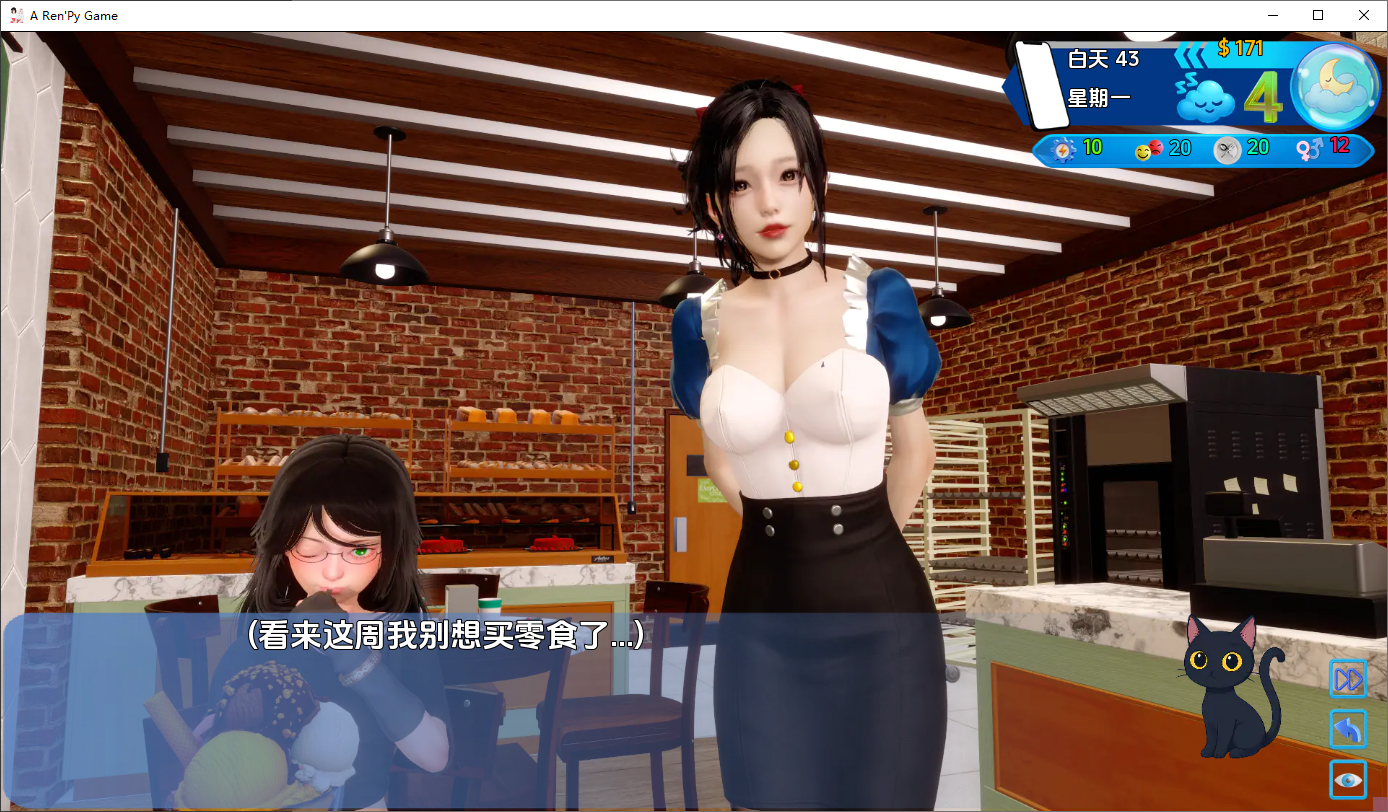Maximize the game window
Screen dimensions: 1388x812
1318,16
